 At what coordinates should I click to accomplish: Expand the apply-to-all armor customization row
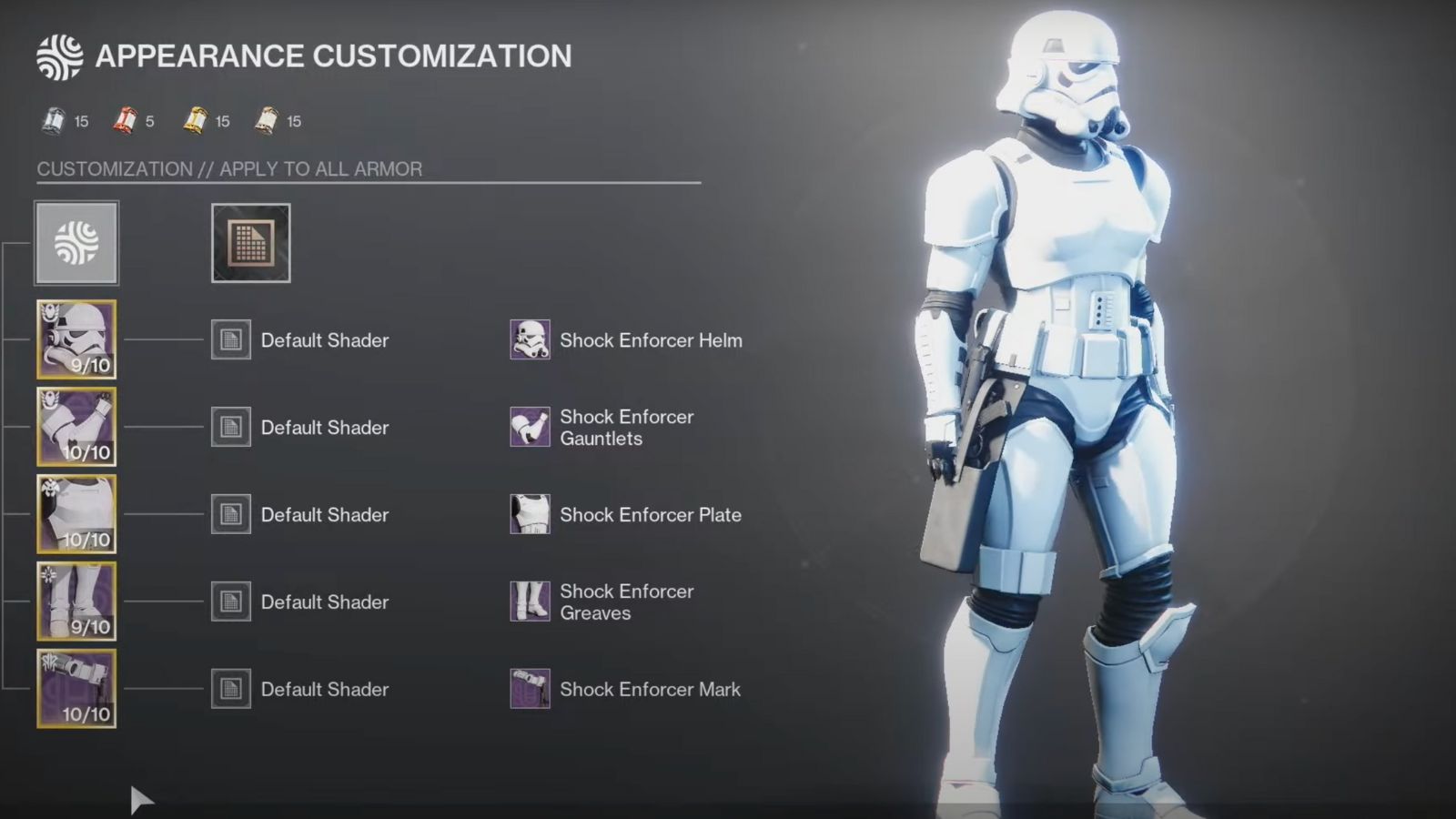tap(76, 242)
